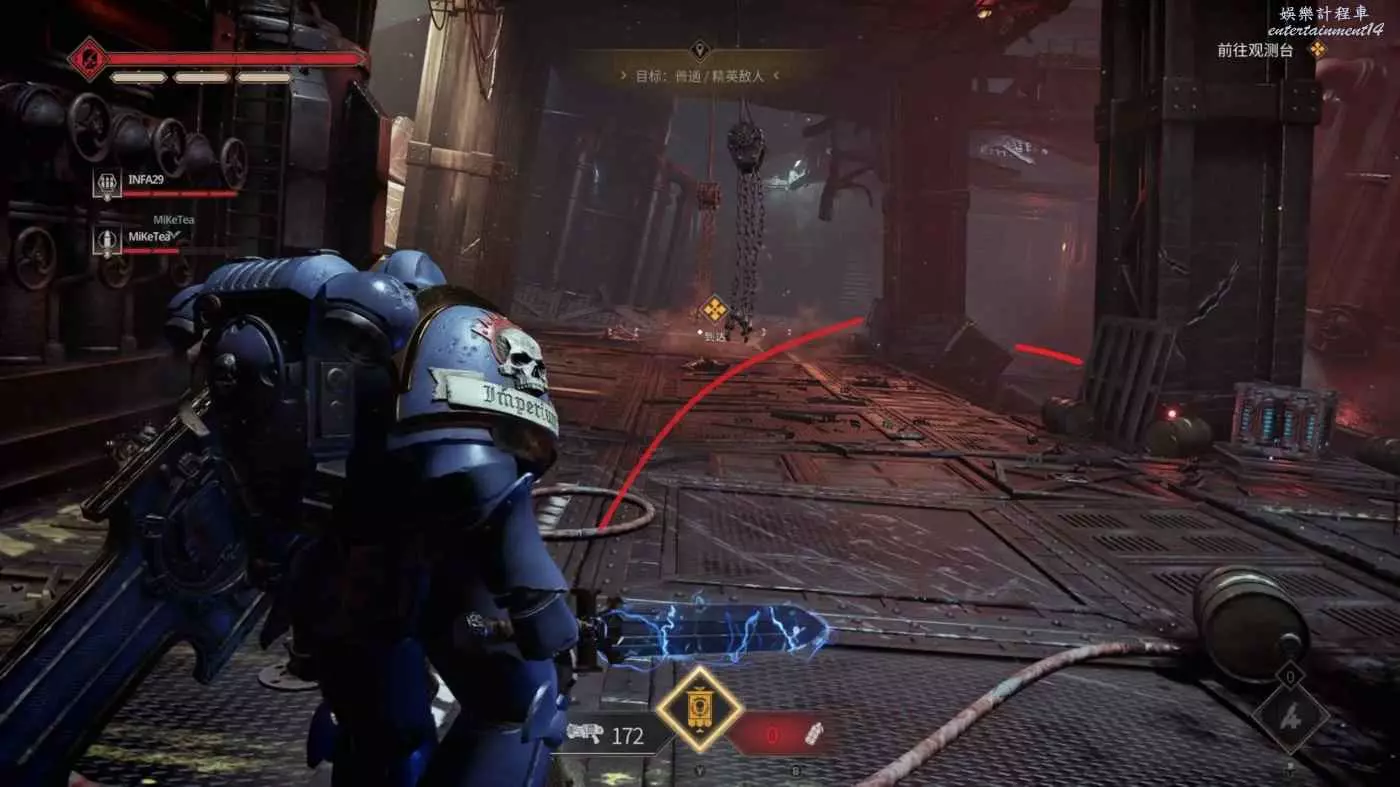Click the 到达 waypoint marker

713,308
